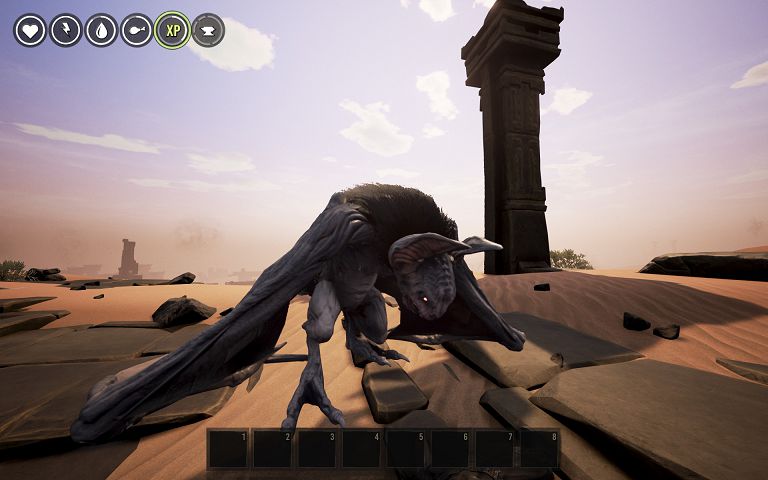Choose hotbar slot 5
768x480 pixels.
click(x=406, y=449)
